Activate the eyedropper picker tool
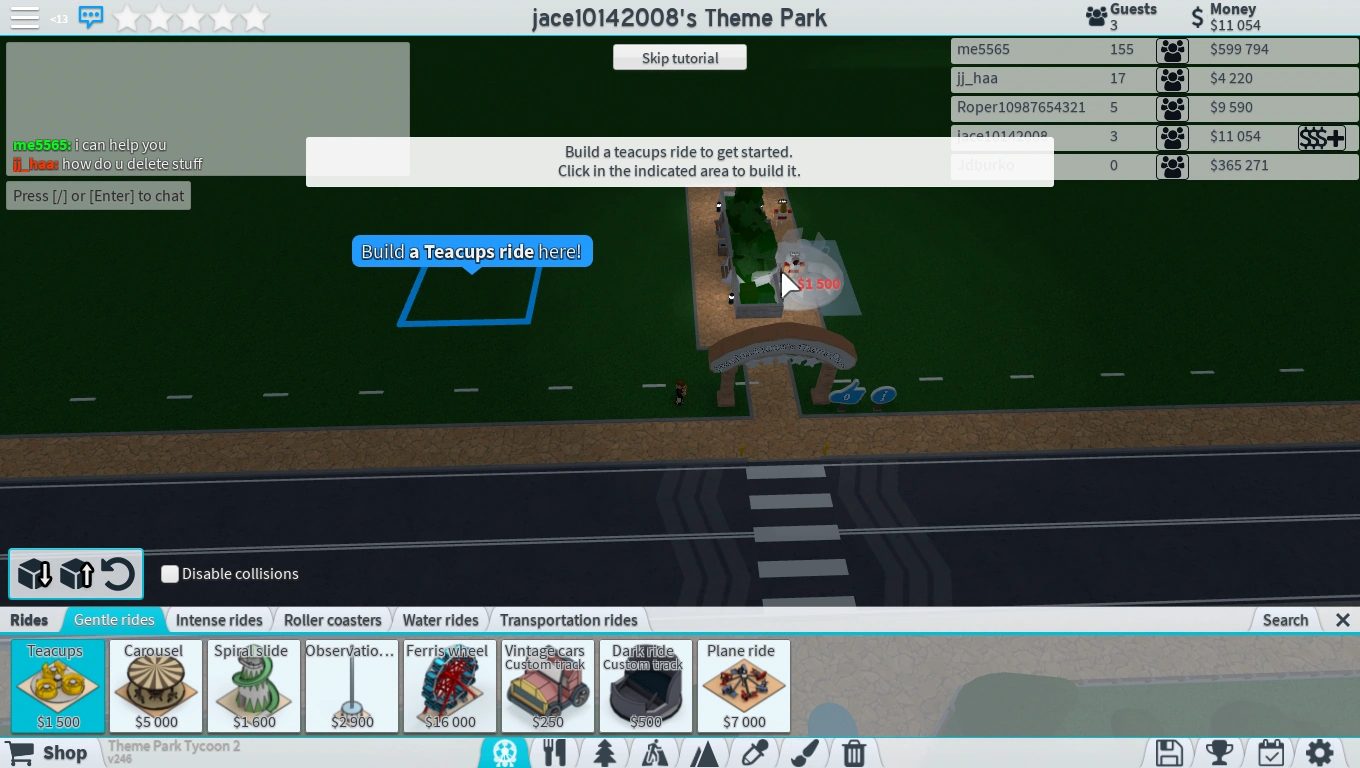 pos(755,752)
